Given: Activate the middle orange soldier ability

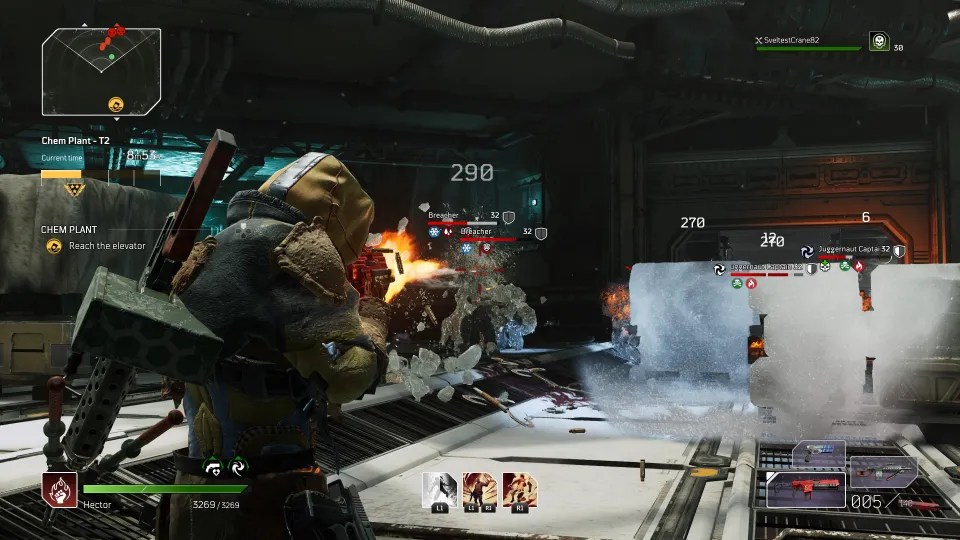Looking at the screenshot, I should [x=479, y=490].
